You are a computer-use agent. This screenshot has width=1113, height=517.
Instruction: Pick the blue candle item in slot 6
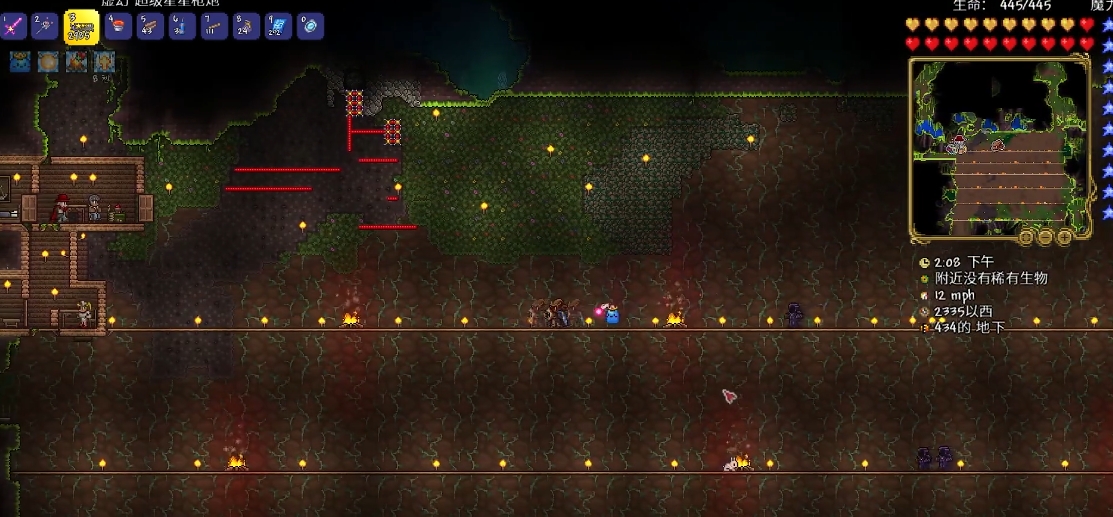tap(182, 27)
